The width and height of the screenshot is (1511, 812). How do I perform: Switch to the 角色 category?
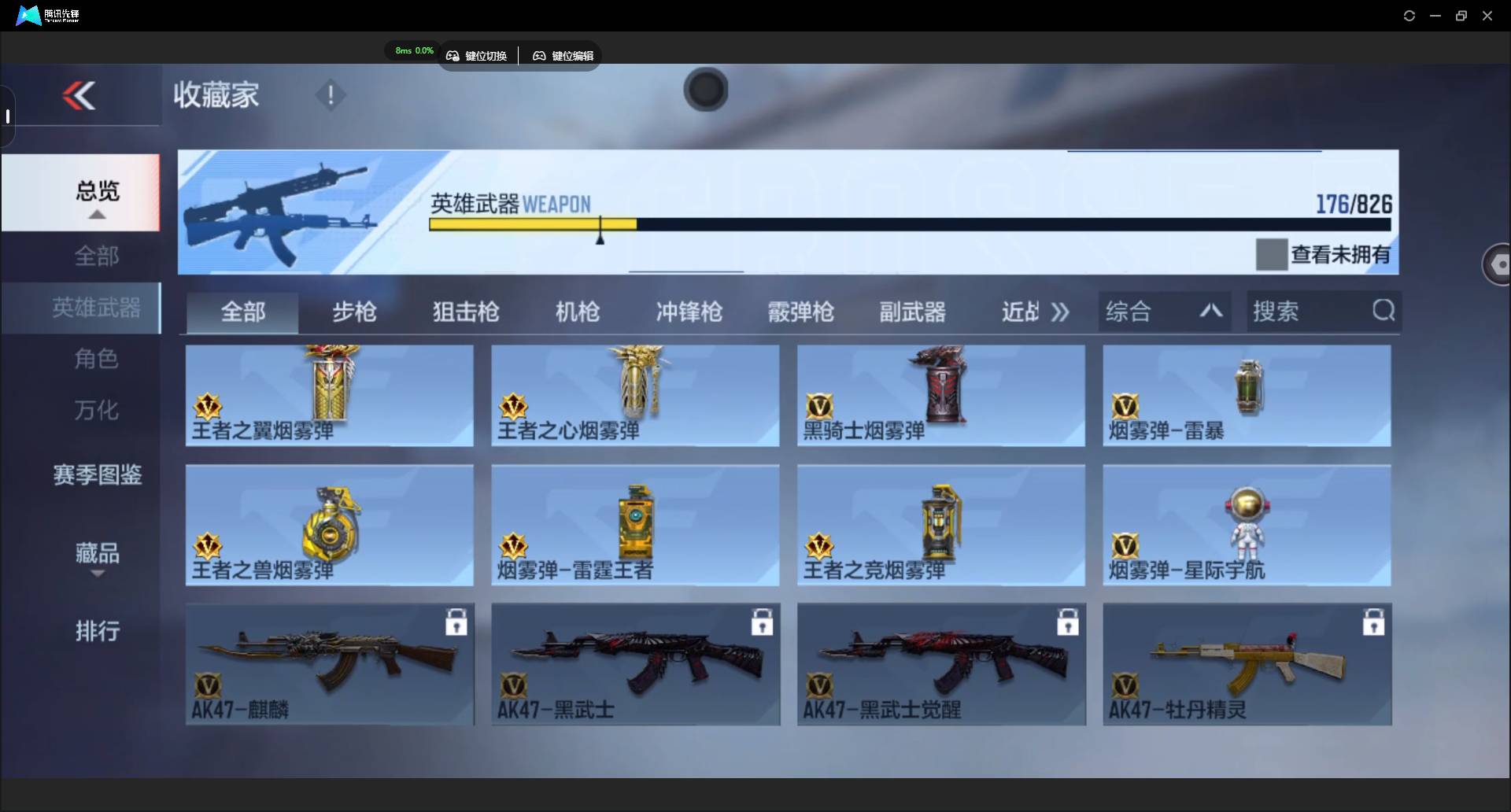click(96, 359)
